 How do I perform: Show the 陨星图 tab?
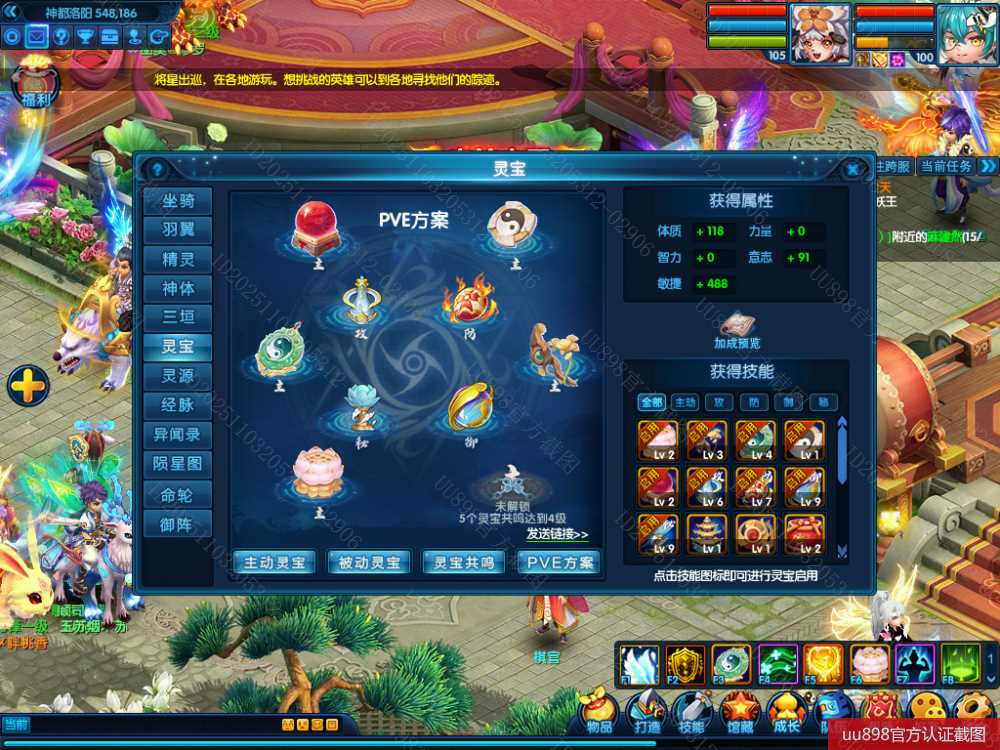tap(178, 464)
